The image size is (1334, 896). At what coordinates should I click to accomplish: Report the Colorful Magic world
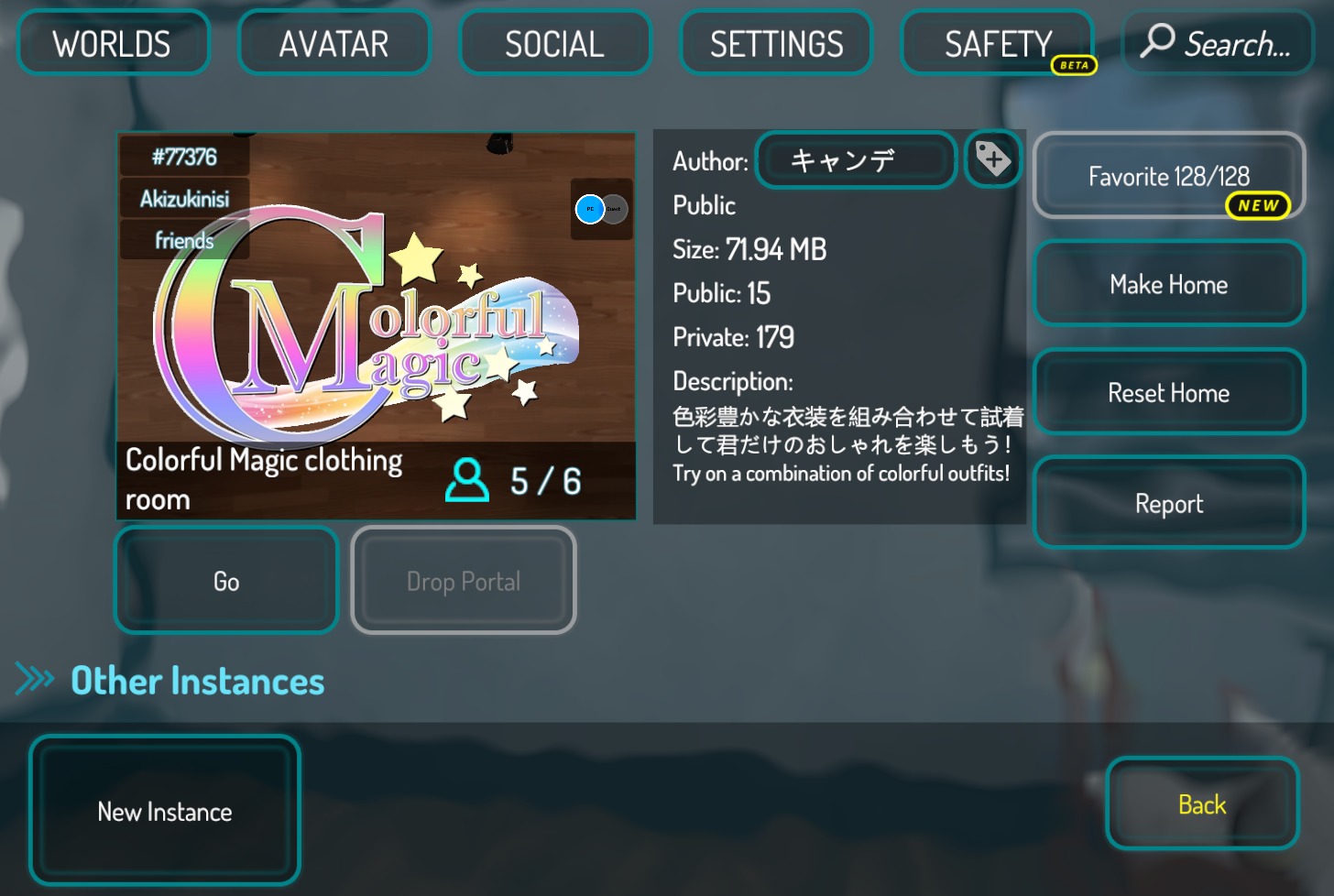tap(1168, 502)
